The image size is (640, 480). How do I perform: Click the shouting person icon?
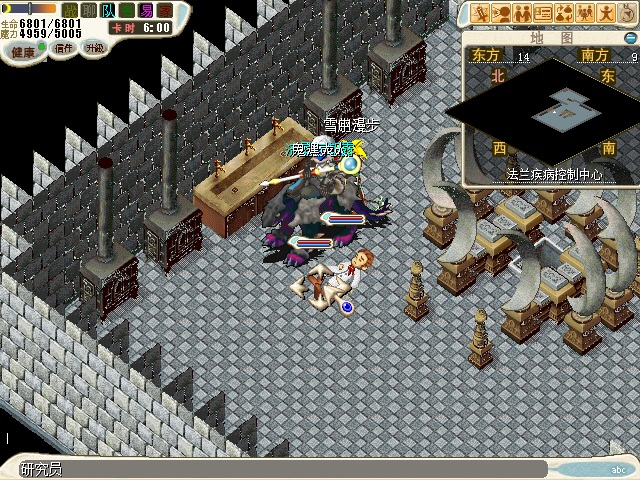(501, 13)
